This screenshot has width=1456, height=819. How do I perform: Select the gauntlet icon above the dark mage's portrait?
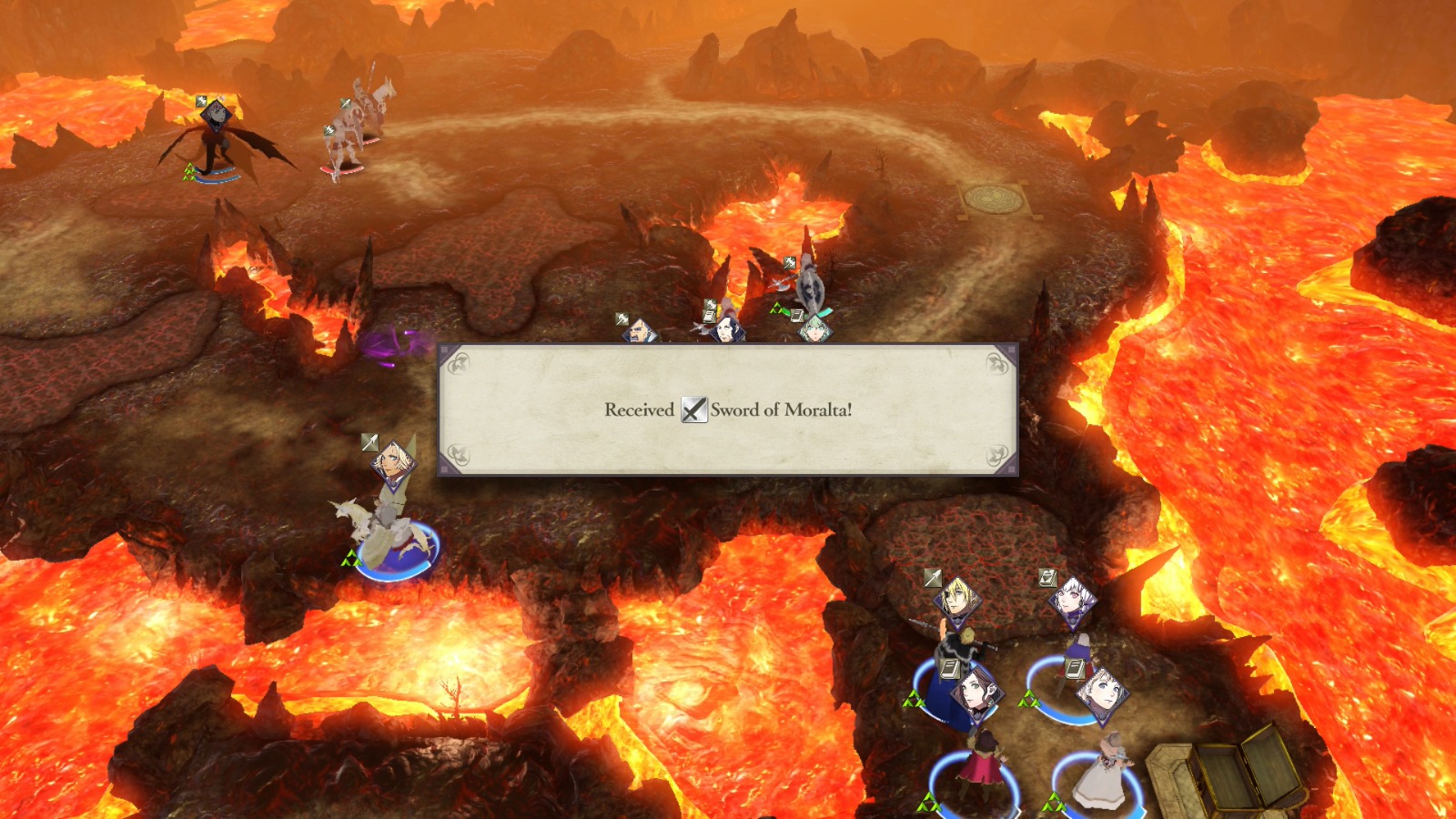[710, 303]
